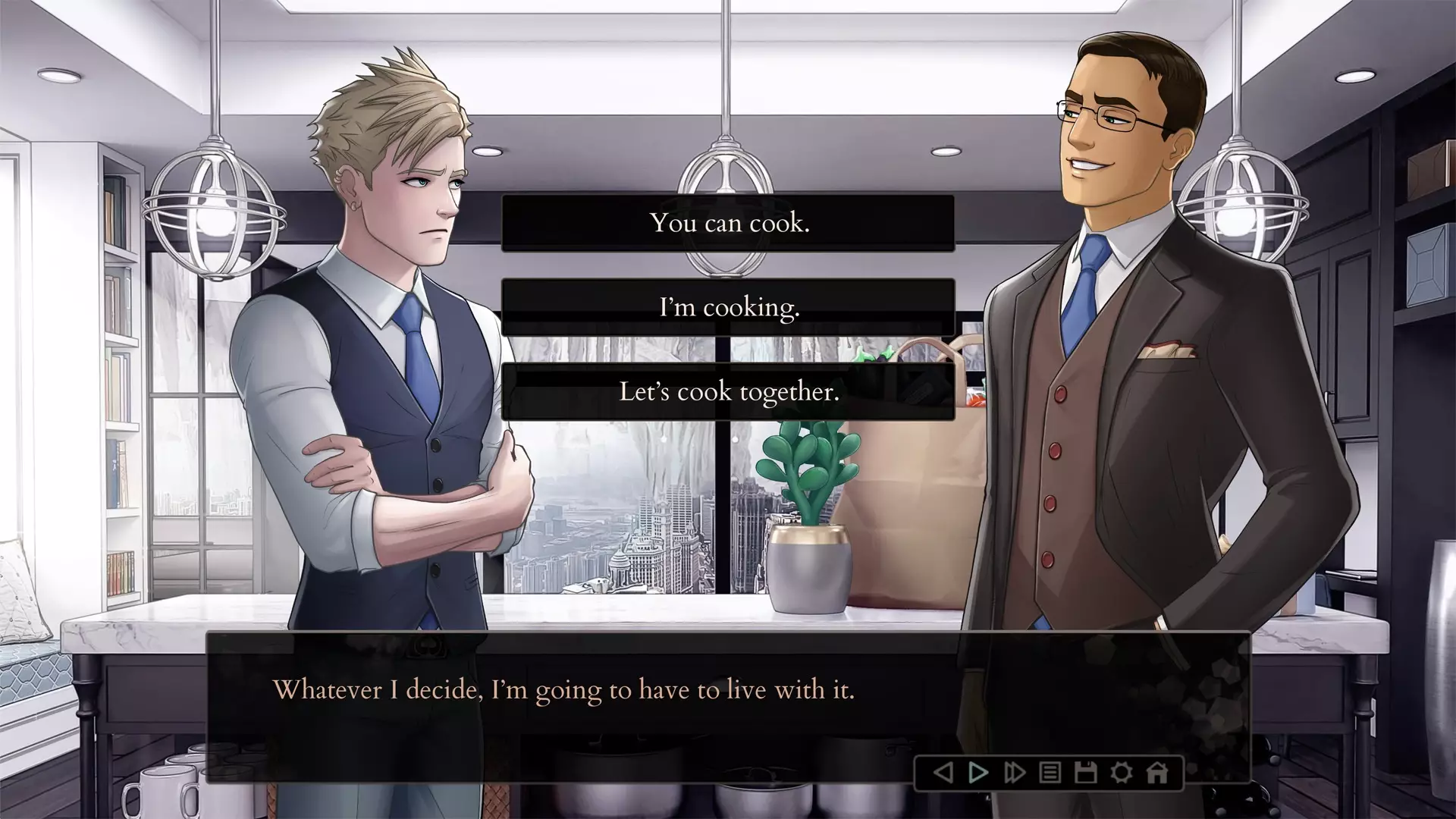Screen dimensions: 1456x819
Task: Select the 'You can cook.' choice
Action: [x=728, y=223]
